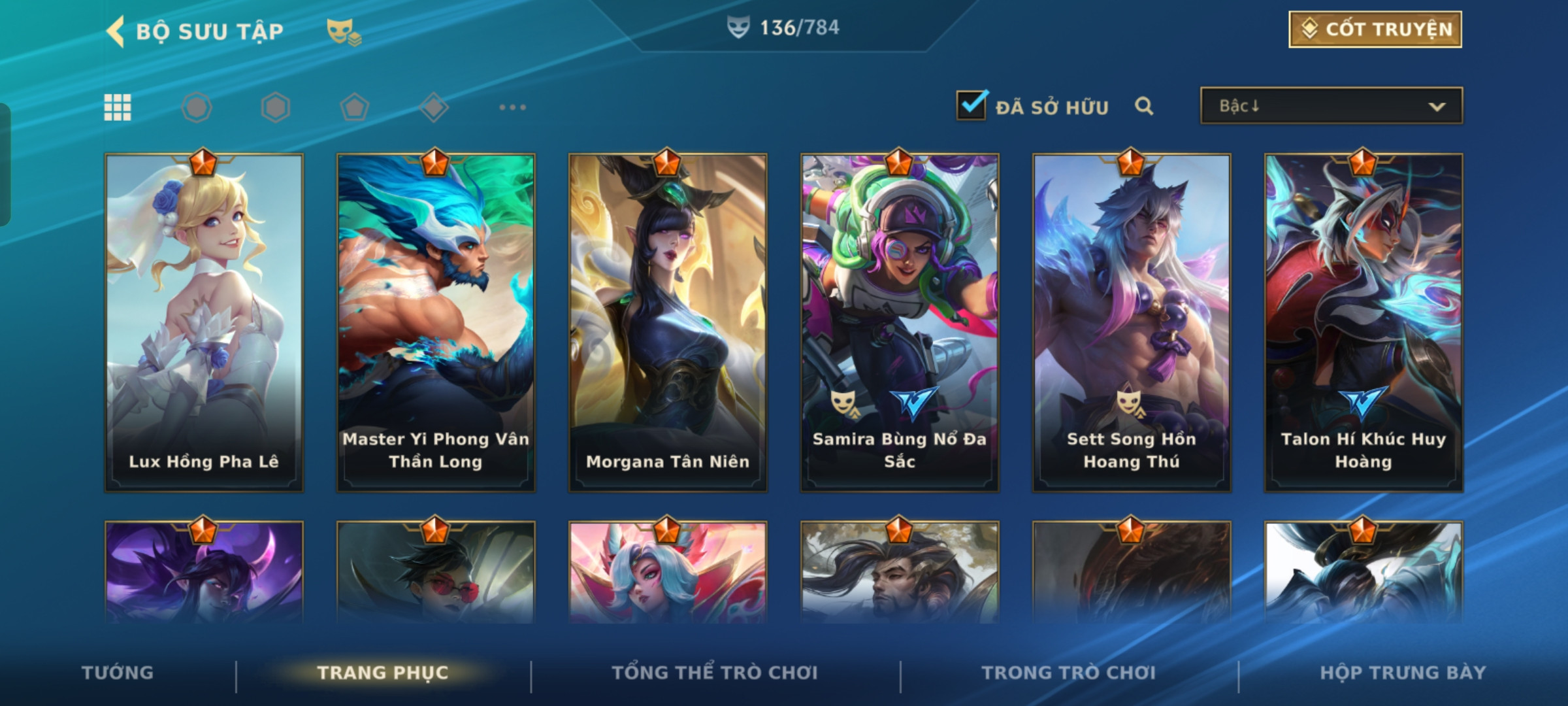This screenshot has width=1568, height=706.
Task: Toggle the Đã Sở Hữu checkbox
Action: tap(972, 106)
